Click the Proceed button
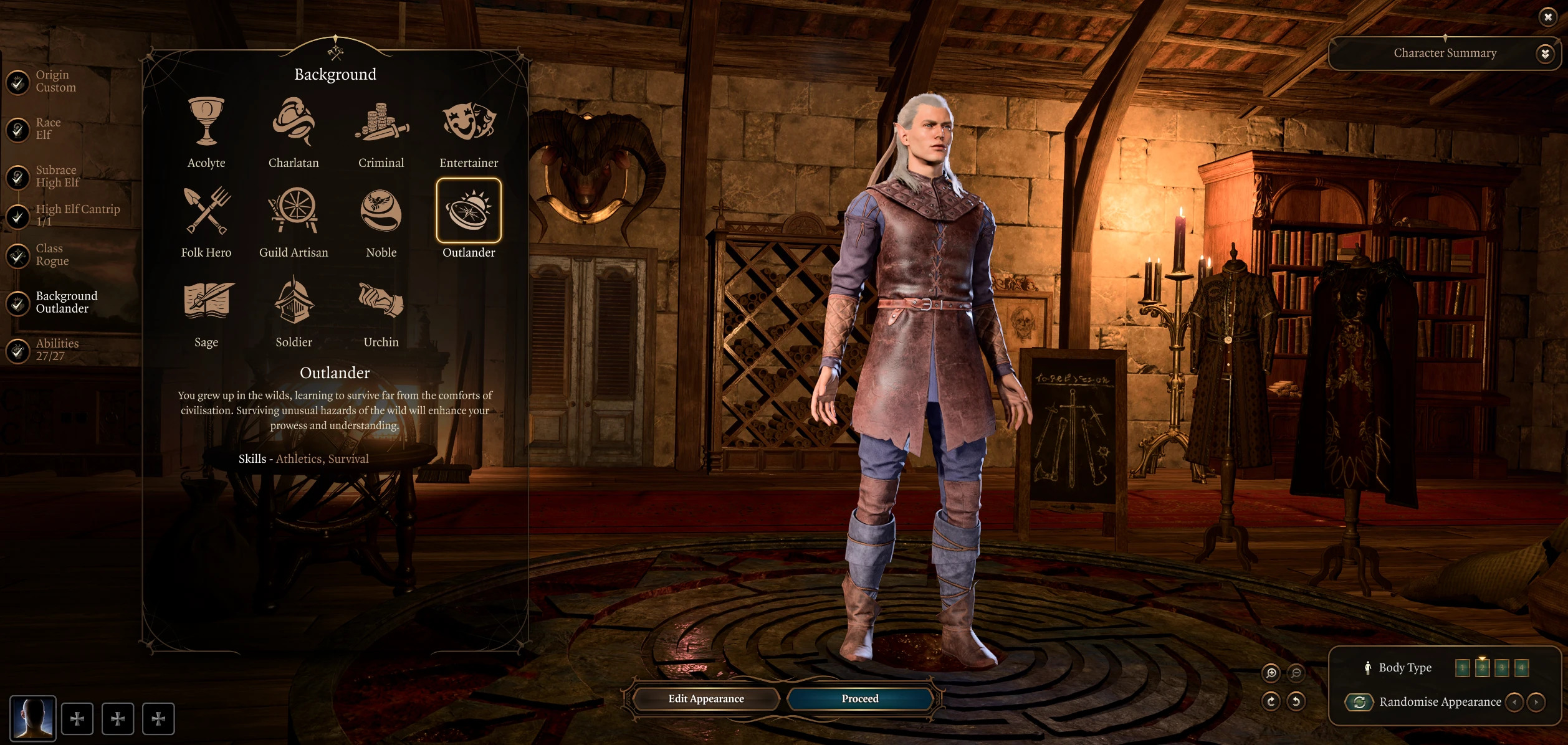Screen dimensions: 1568x745 tap(860, 699)
